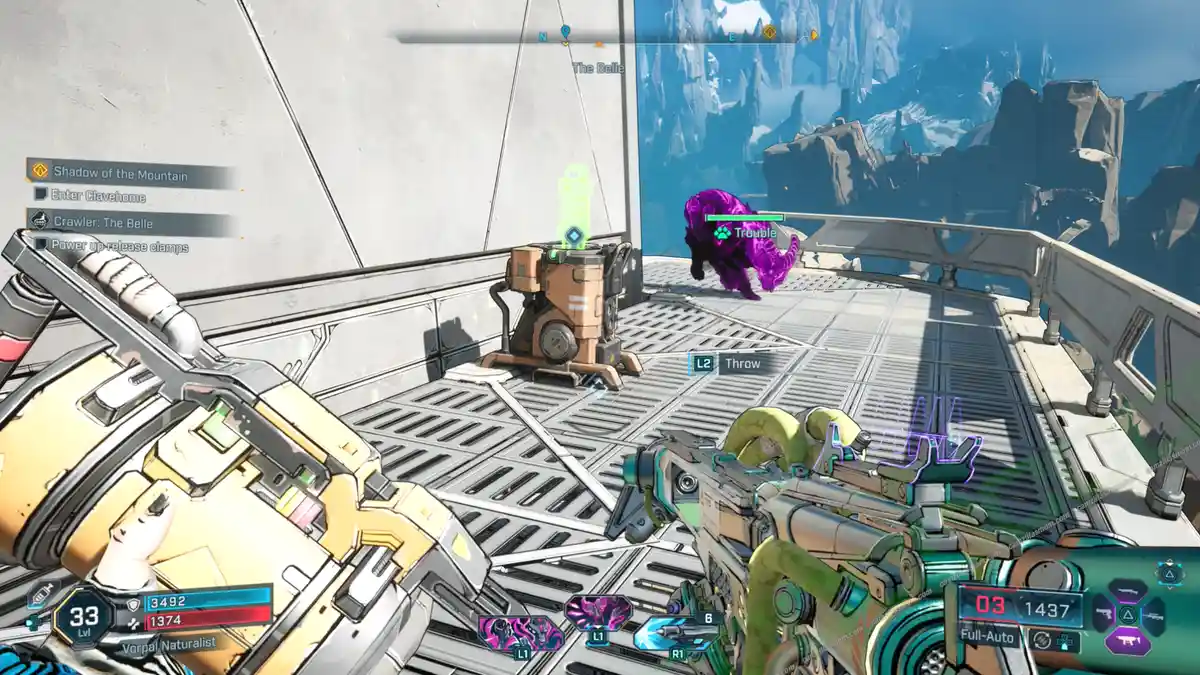Toggle the Full-Auto fire mode label
Viewport: 1200px width, 675px height.
pyautogui.click(x=987, y=636)
